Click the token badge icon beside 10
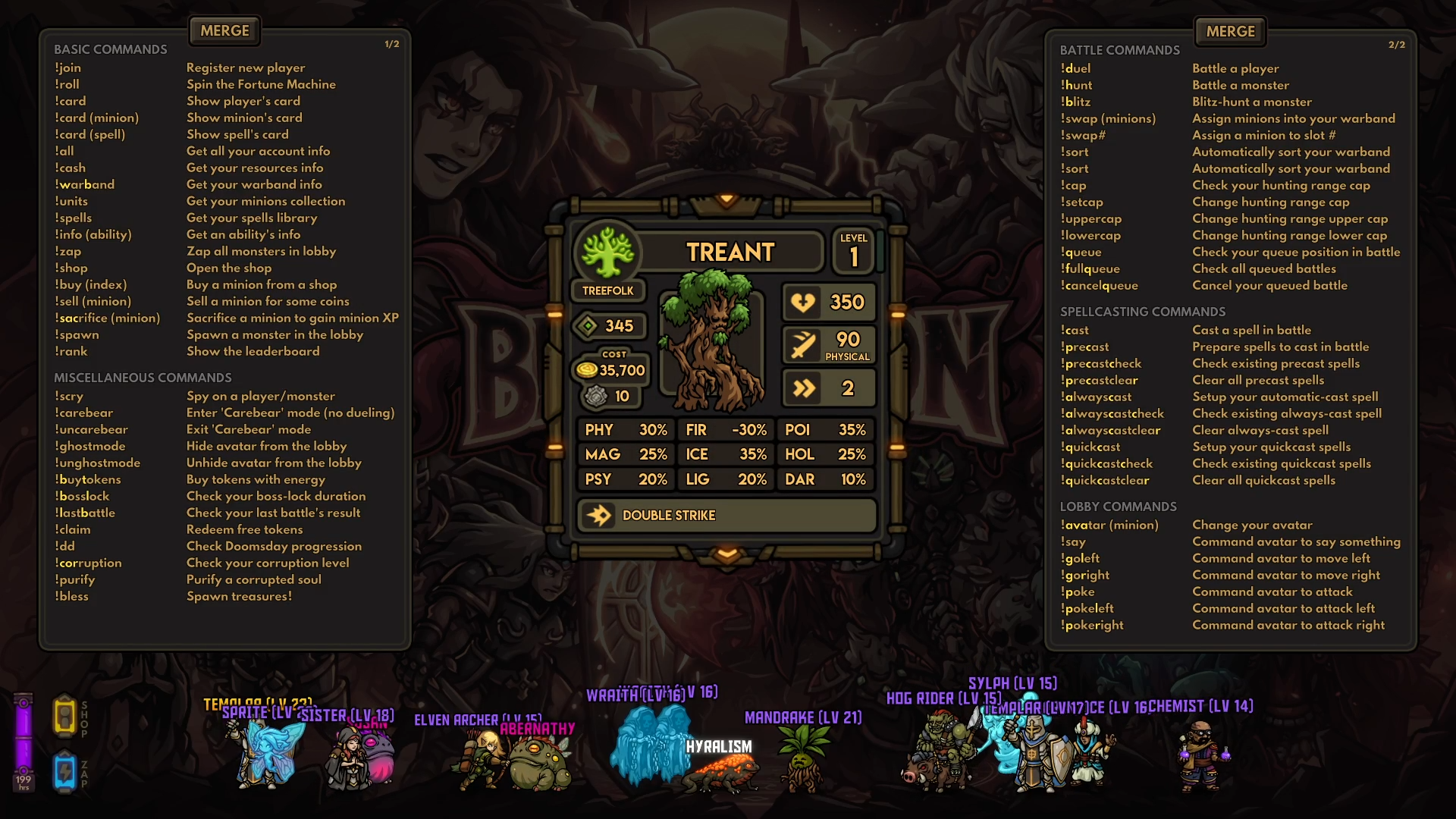The width and height of the screenshot is (1456, 819). [x=597, y=395]
